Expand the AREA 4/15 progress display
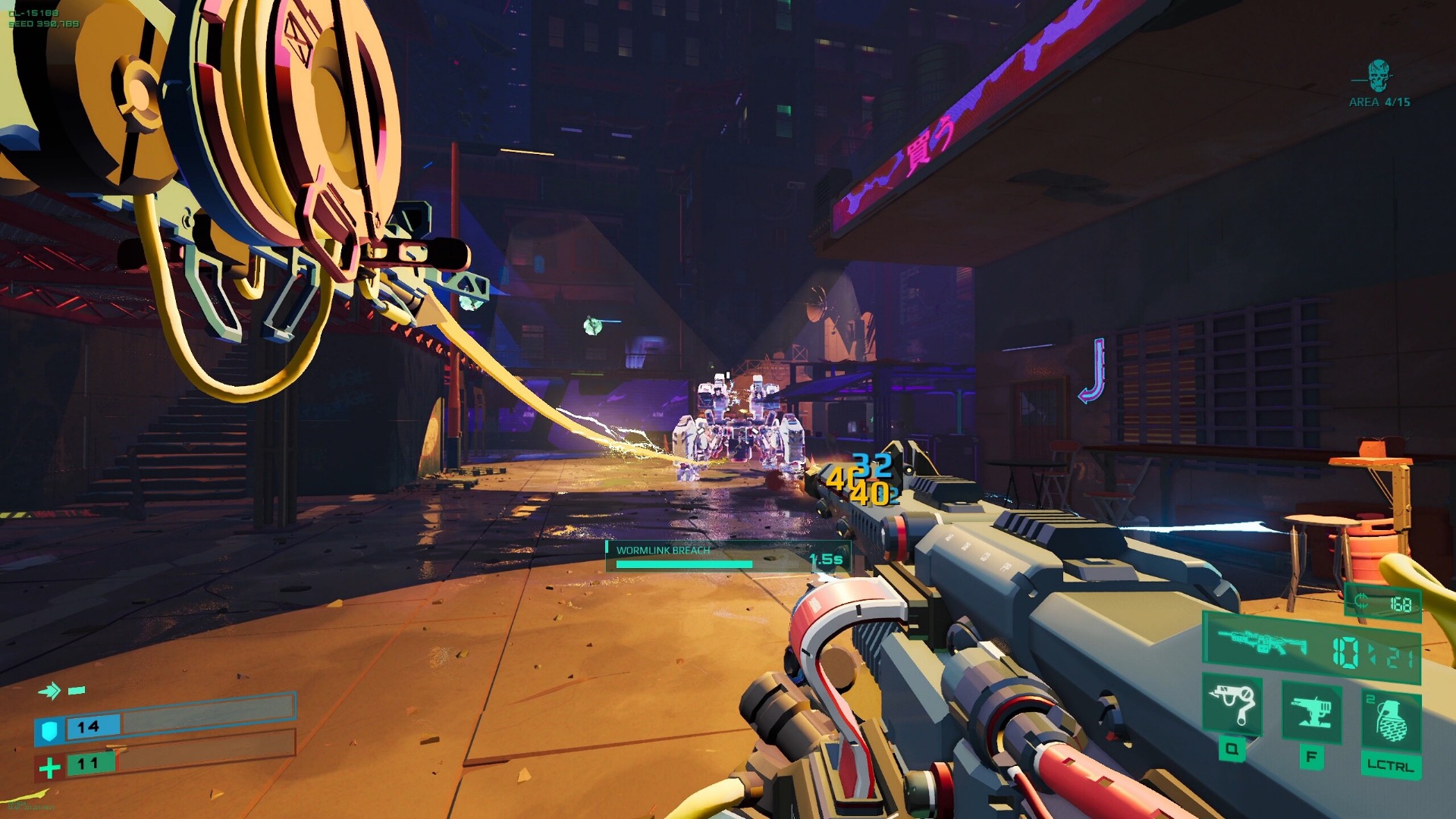The height and width of the screenshot is (819, 1456). (1381, 102)
